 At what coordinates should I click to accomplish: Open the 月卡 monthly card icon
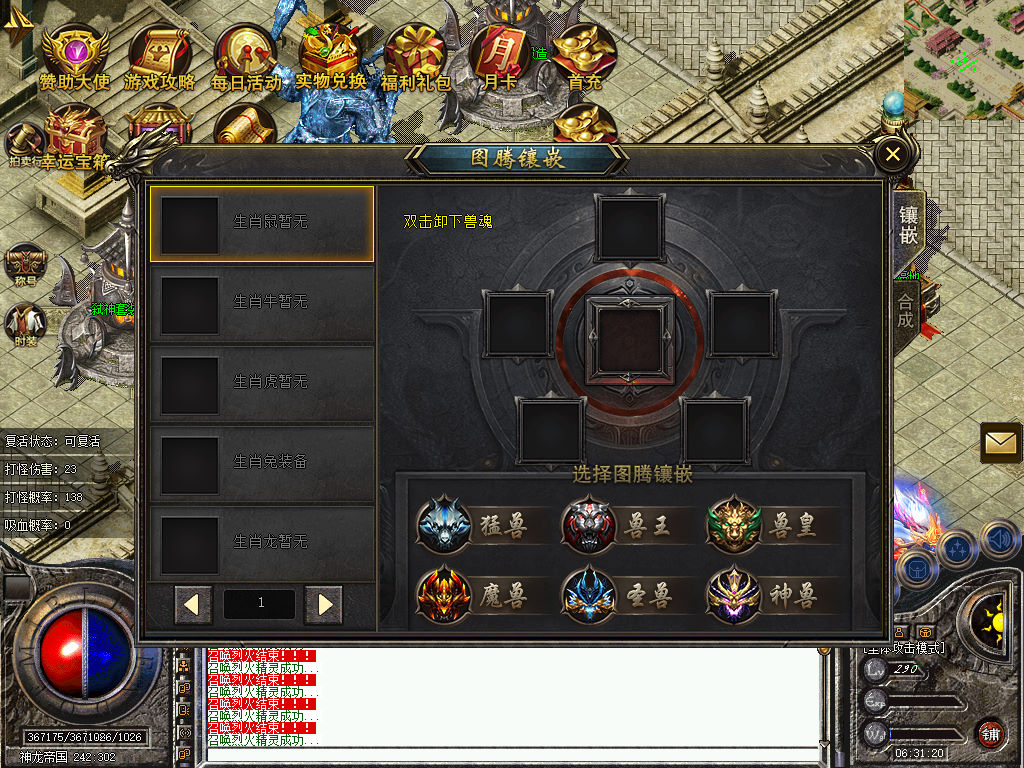501,58
